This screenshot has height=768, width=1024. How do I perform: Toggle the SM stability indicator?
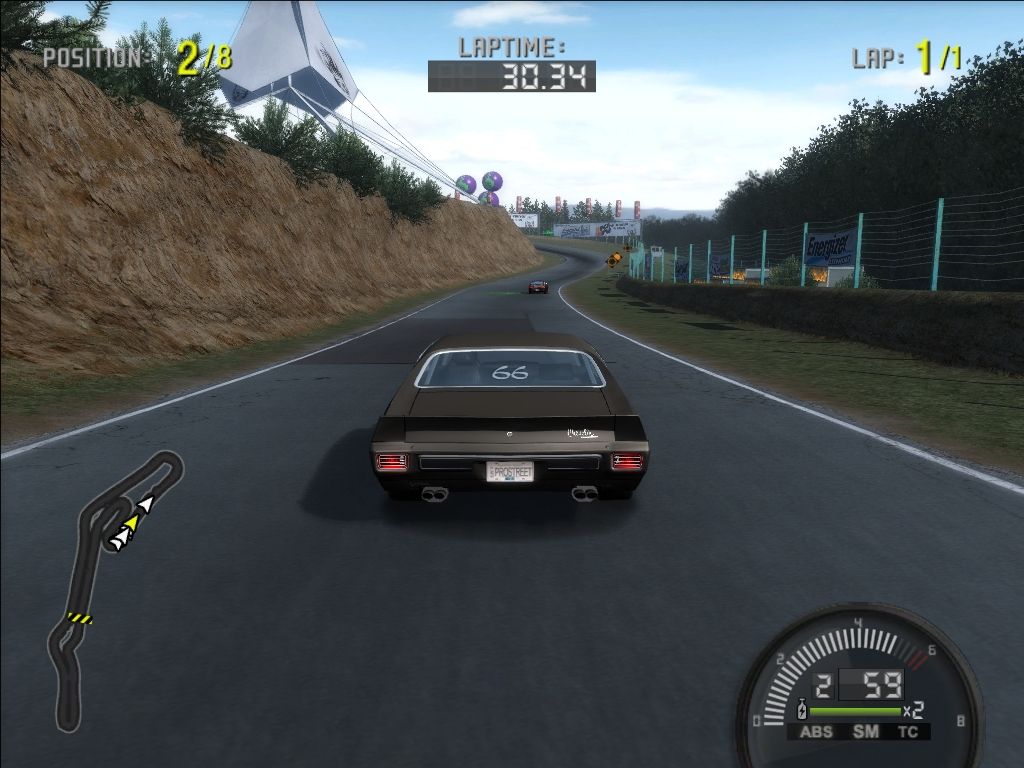click(x=865, y=732)
